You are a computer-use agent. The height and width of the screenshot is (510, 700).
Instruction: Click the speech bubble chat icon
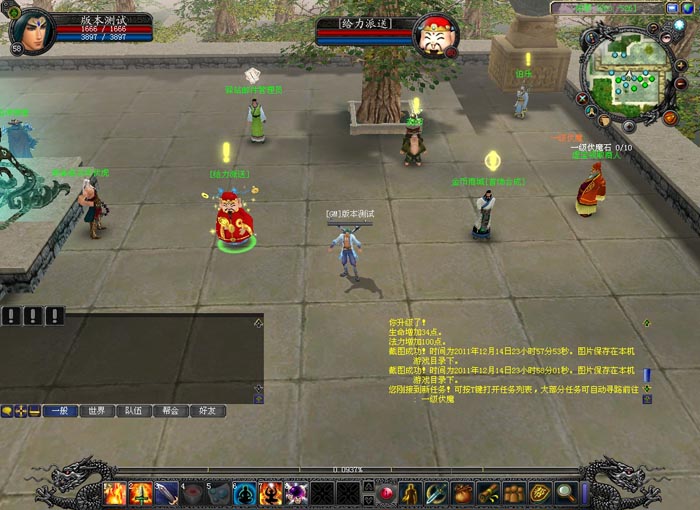pyautogui.click(x=7, y=411)
